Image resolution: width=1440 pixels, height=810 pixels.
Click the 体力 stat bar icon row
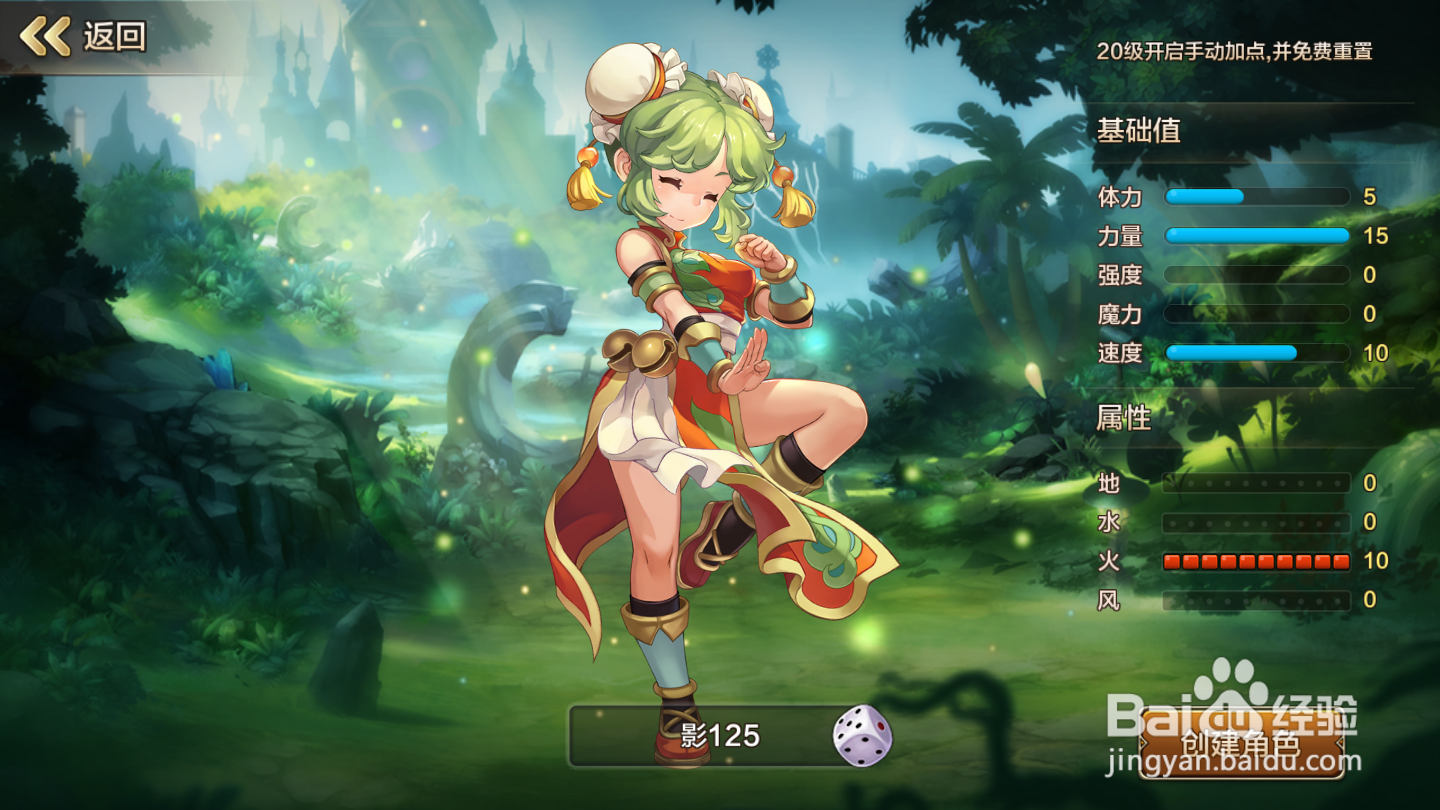coord(1255,198)
